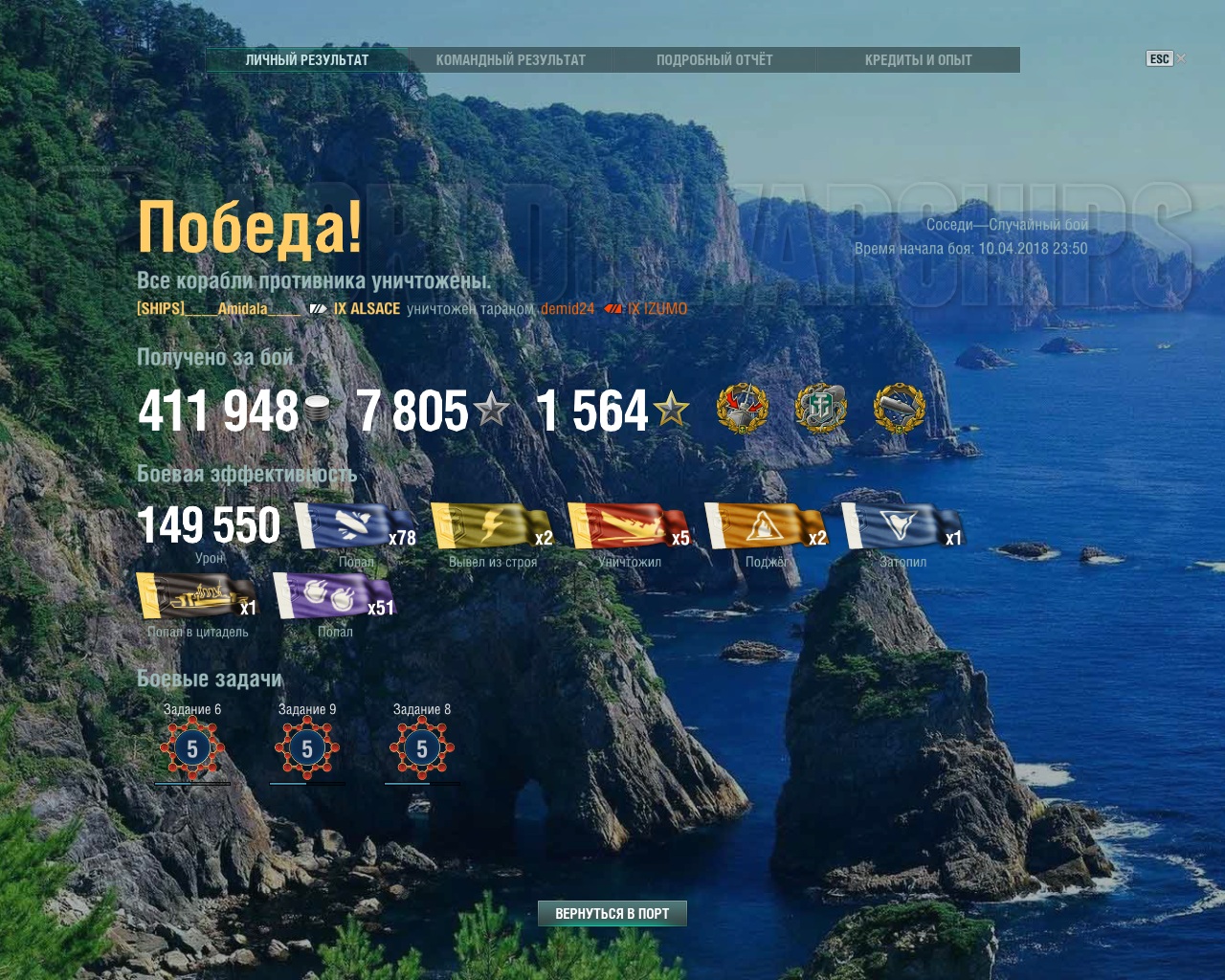Inspect the purple secondary hits ribbon

pos(333,596)
